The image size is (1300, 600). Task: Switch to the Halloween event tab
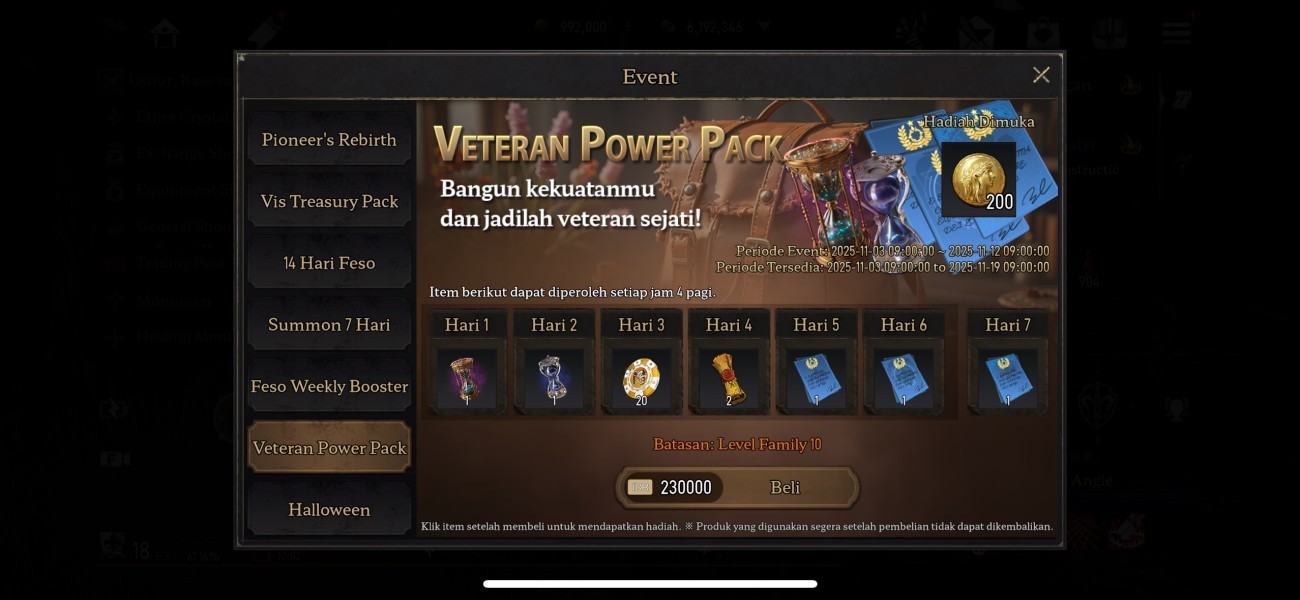pos(329,510)
